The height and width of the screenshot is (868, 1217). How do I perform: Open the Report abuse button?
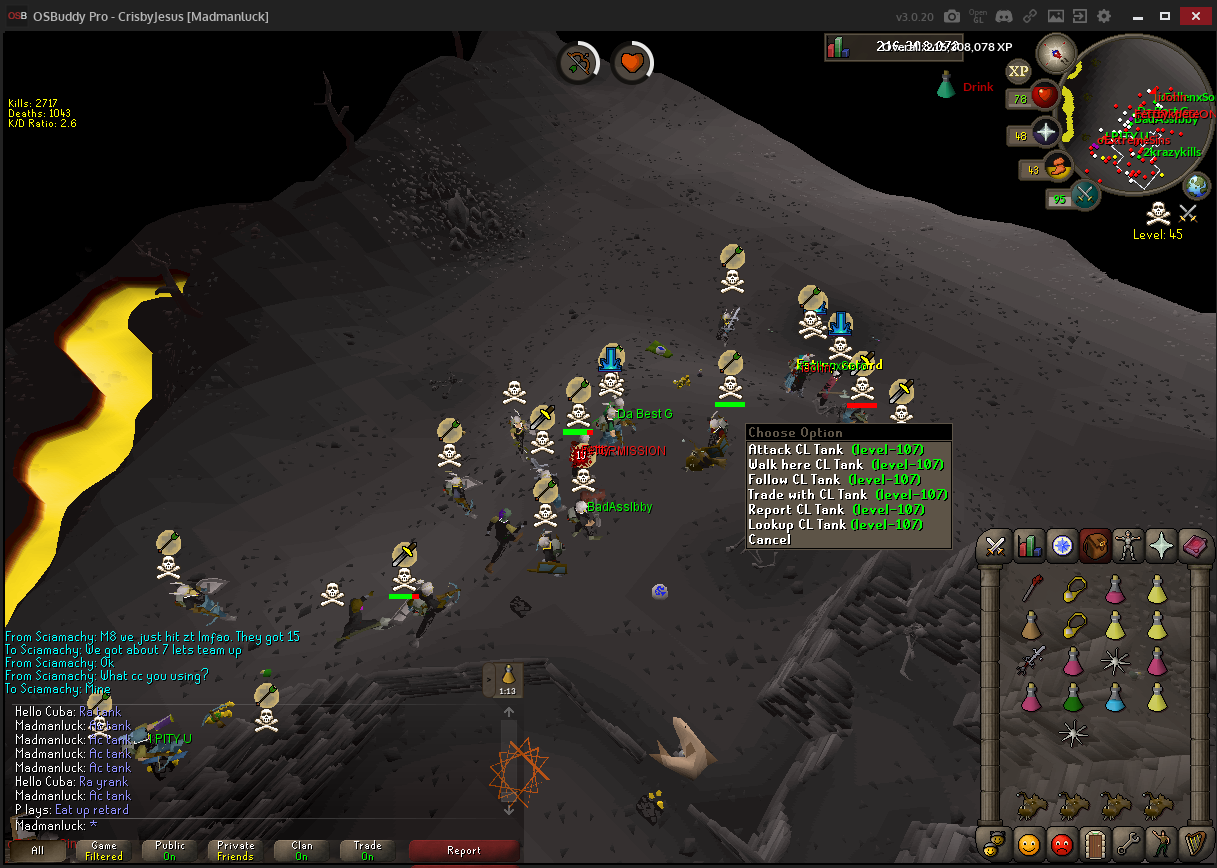464,851
